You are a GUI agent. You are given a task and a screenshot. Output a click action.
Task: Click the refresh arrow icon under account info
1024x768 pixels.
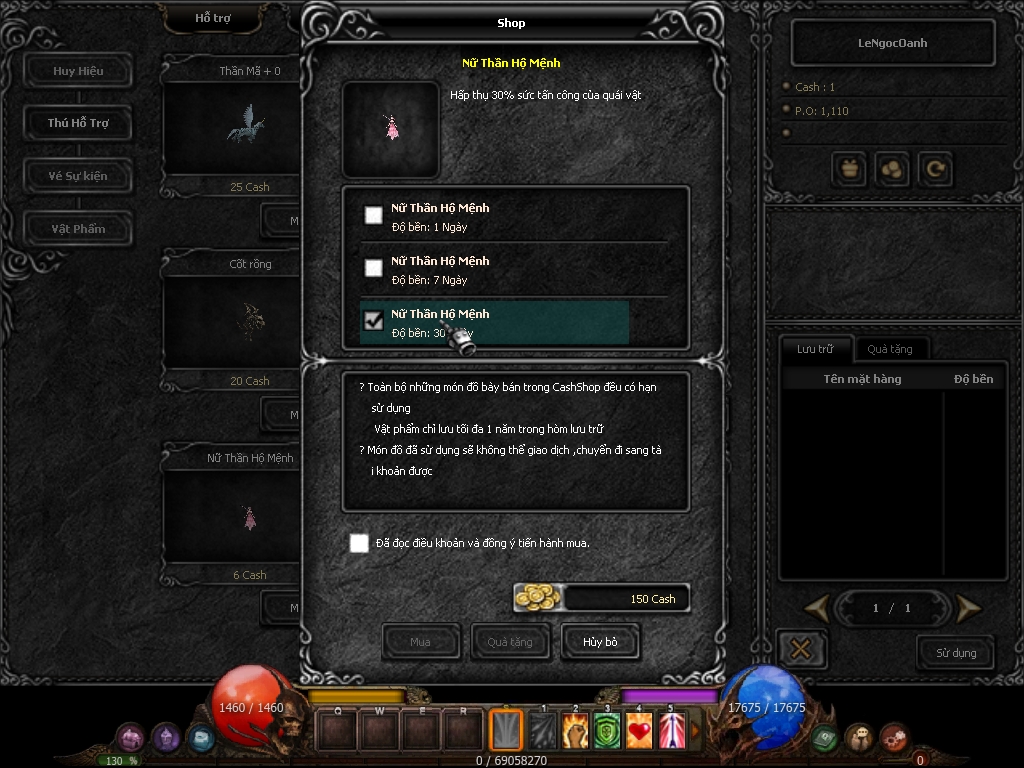(x=935, y=170)
